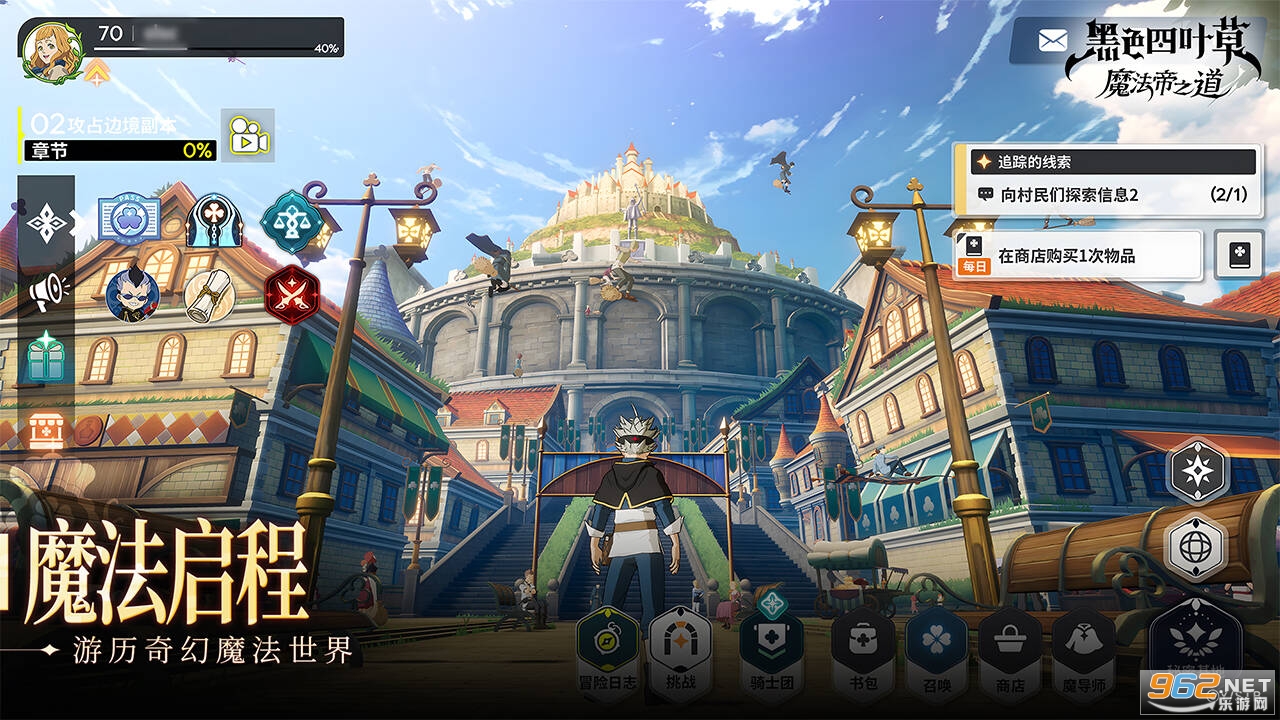Open the tracked quest 向村民们探索信息2
Screen dimensions: 1280x720
(1105, 195)
